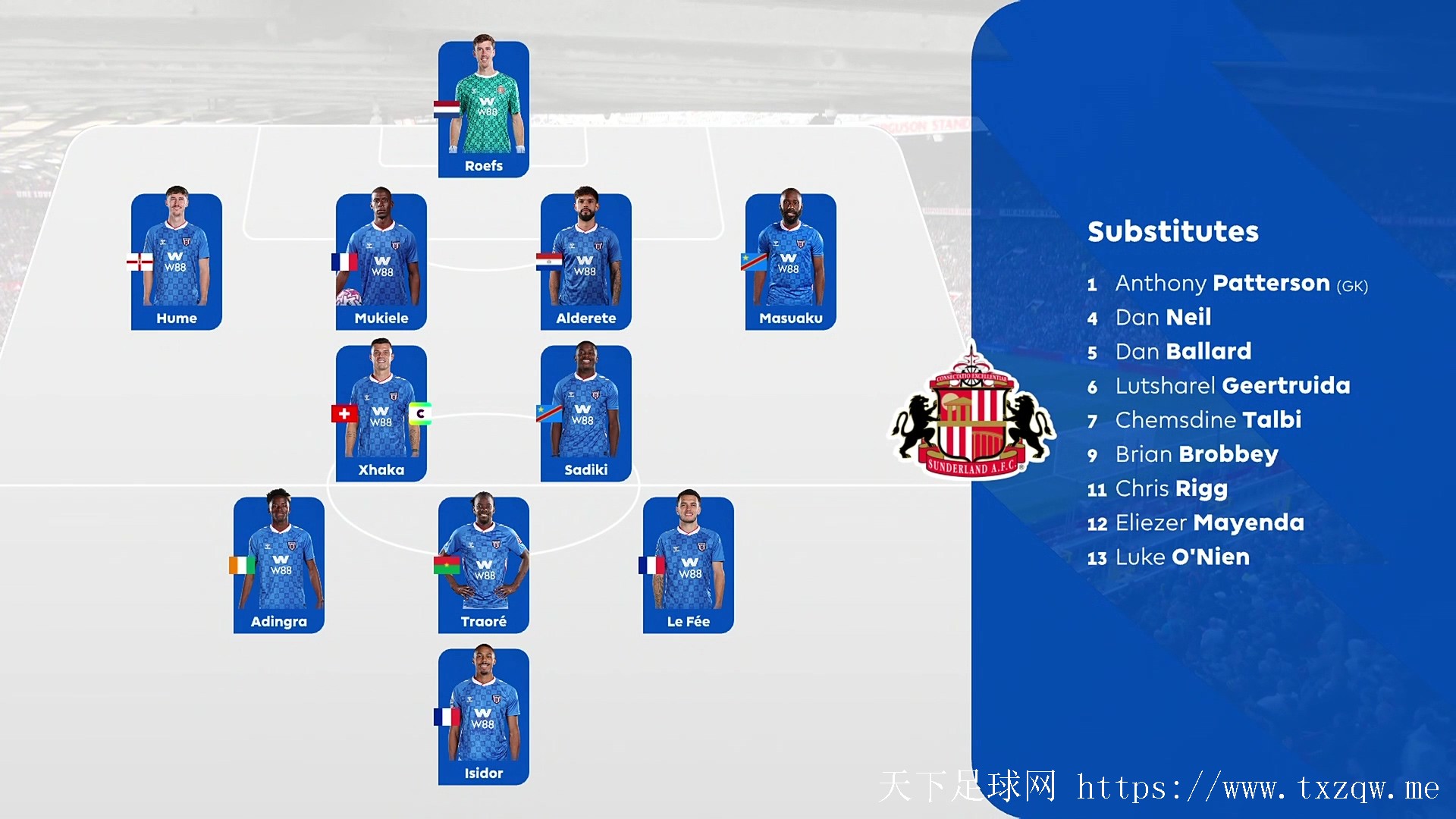1456x819 pixels.
Task: Click the Alderete player card
Action: 586,262
